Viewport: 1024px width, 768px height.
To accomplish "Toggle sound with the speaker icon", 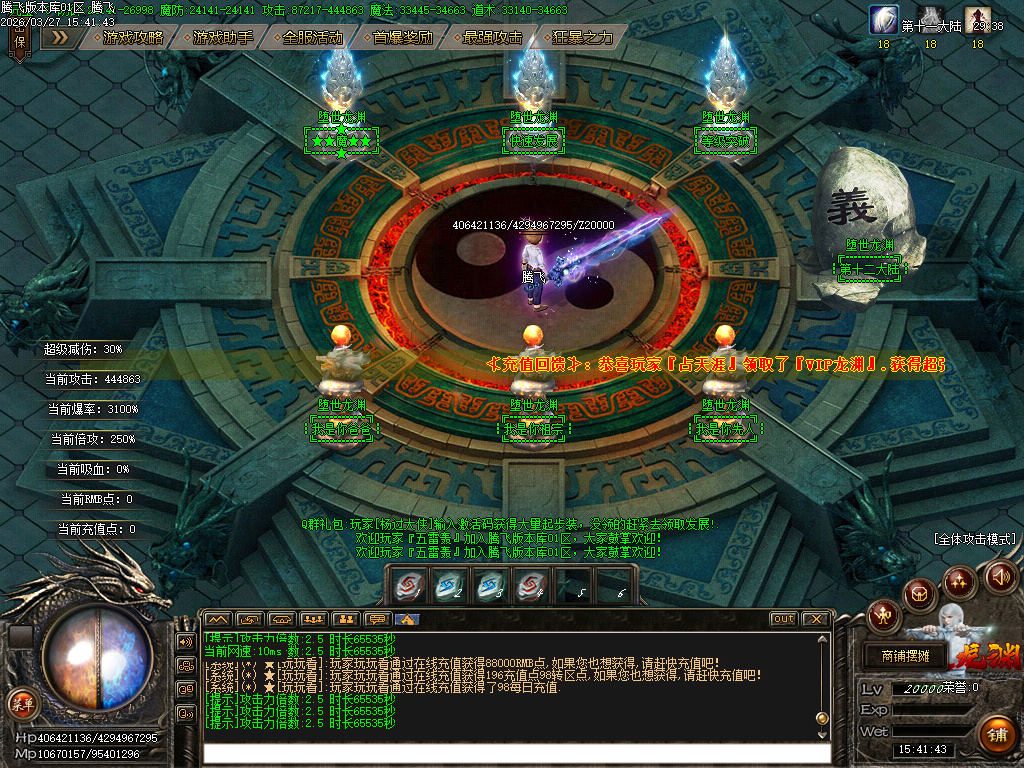I will [1001, 575].
